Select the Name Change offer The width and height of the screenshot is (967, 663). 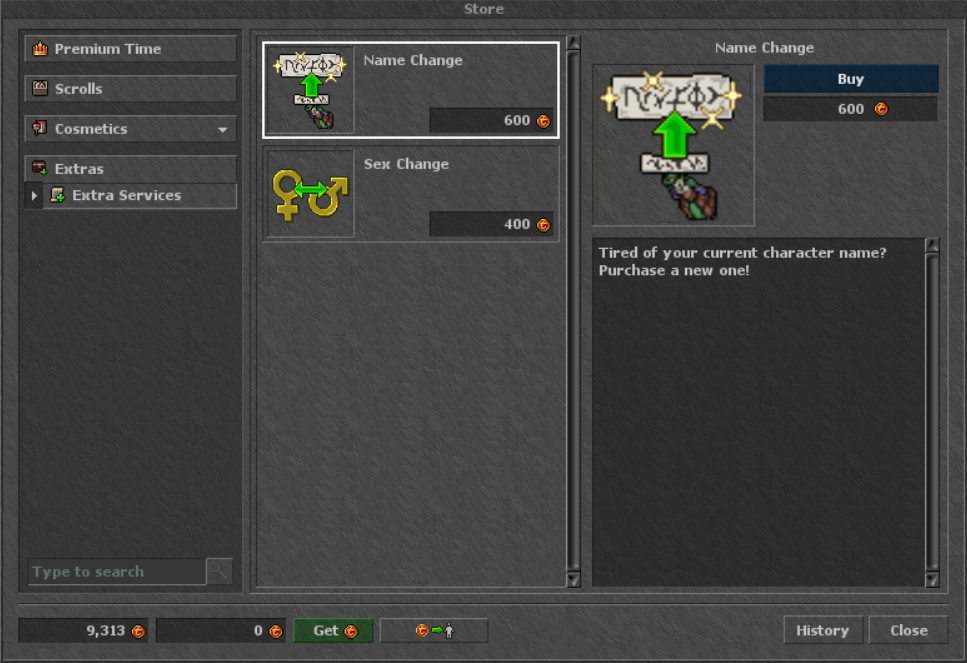click(411, 89)
